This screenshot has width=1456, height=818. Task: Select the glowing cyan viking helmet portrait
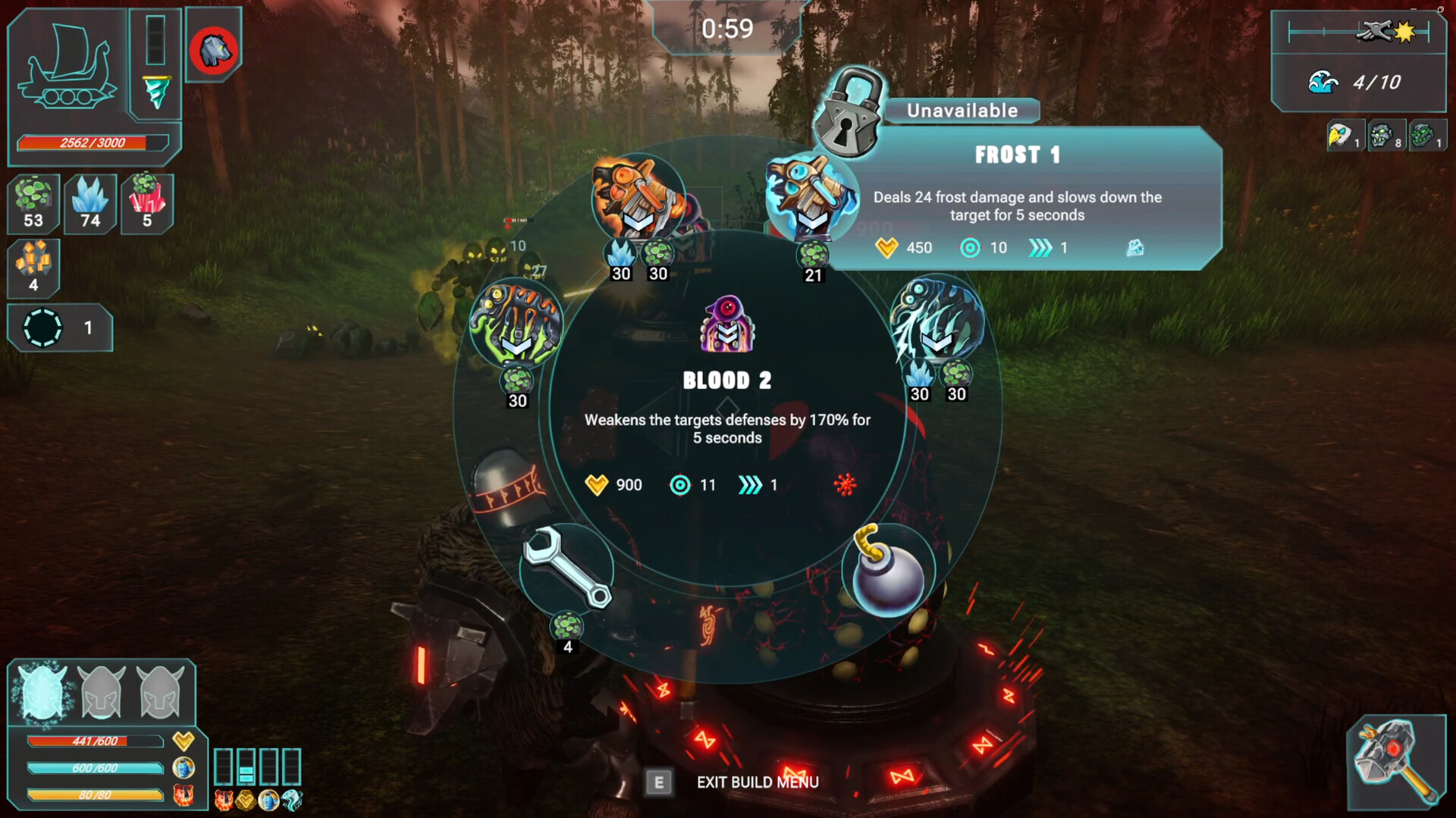[42, 691]
